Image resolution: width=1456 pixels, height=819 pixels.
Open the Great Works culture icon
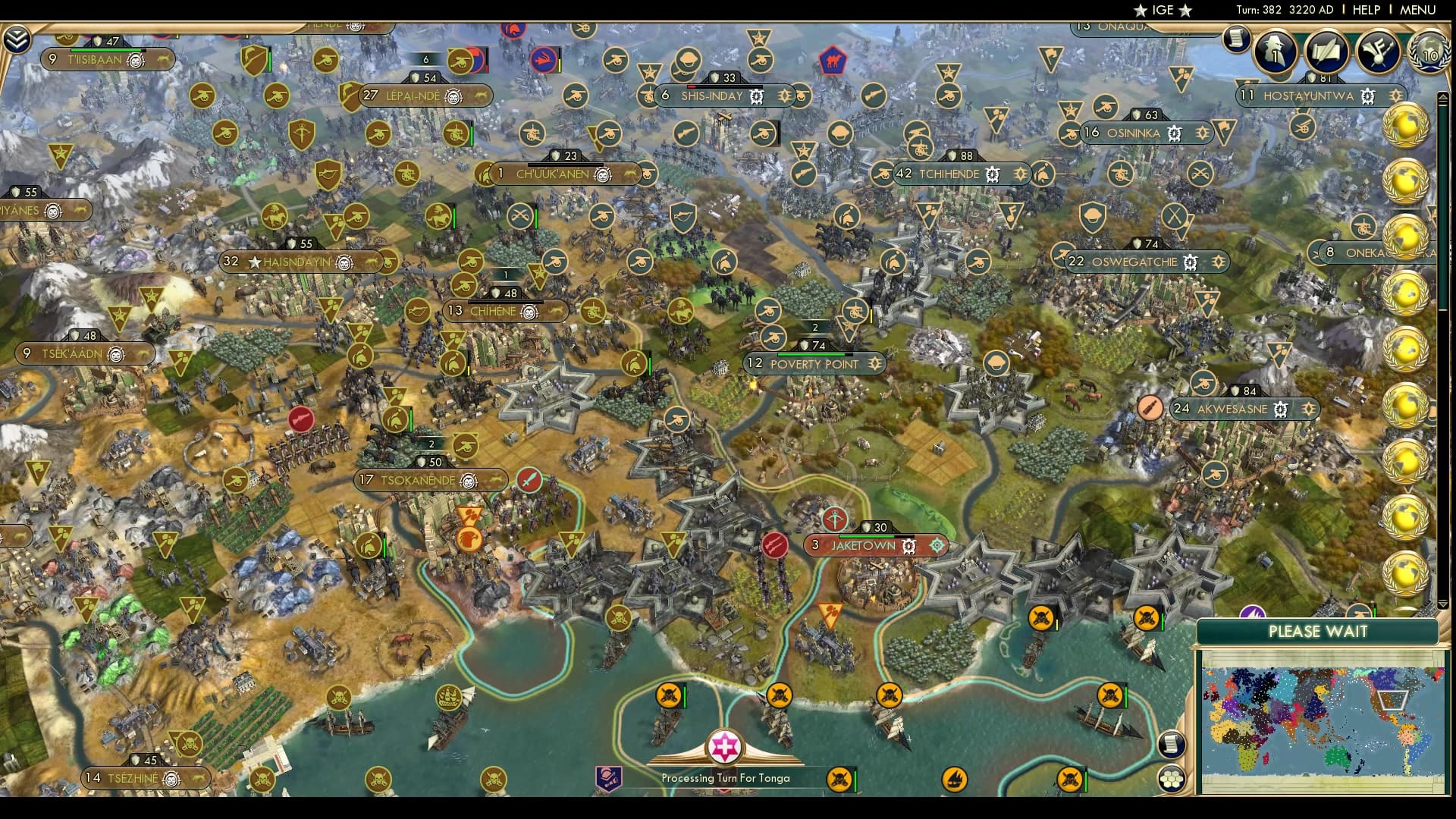click(x=1378, y=51)
